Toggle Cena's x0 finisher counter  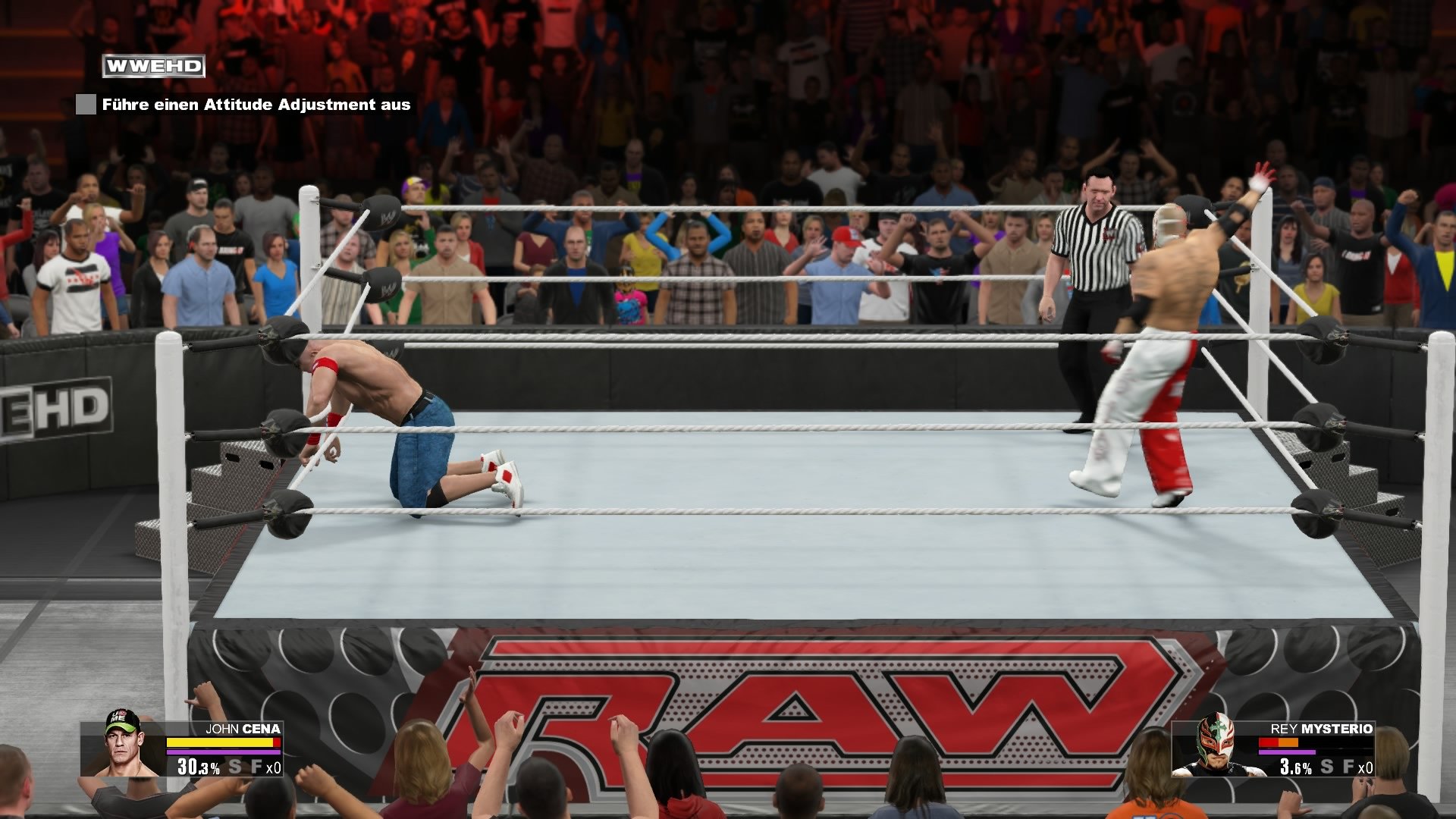pos(272,767)
